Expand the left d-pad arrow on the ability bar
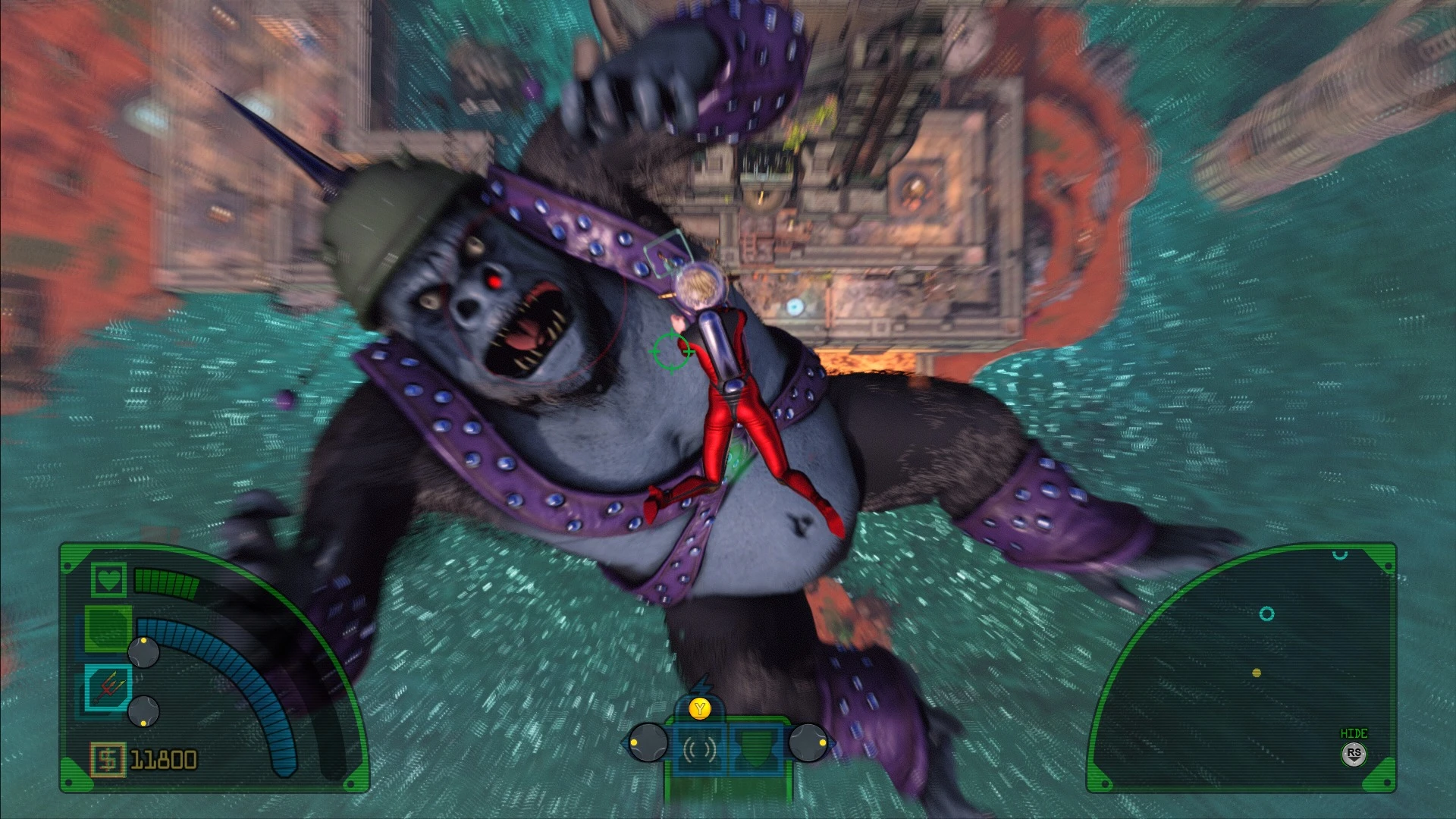Viewport: 1456px width, 819px height. point(647,742)
